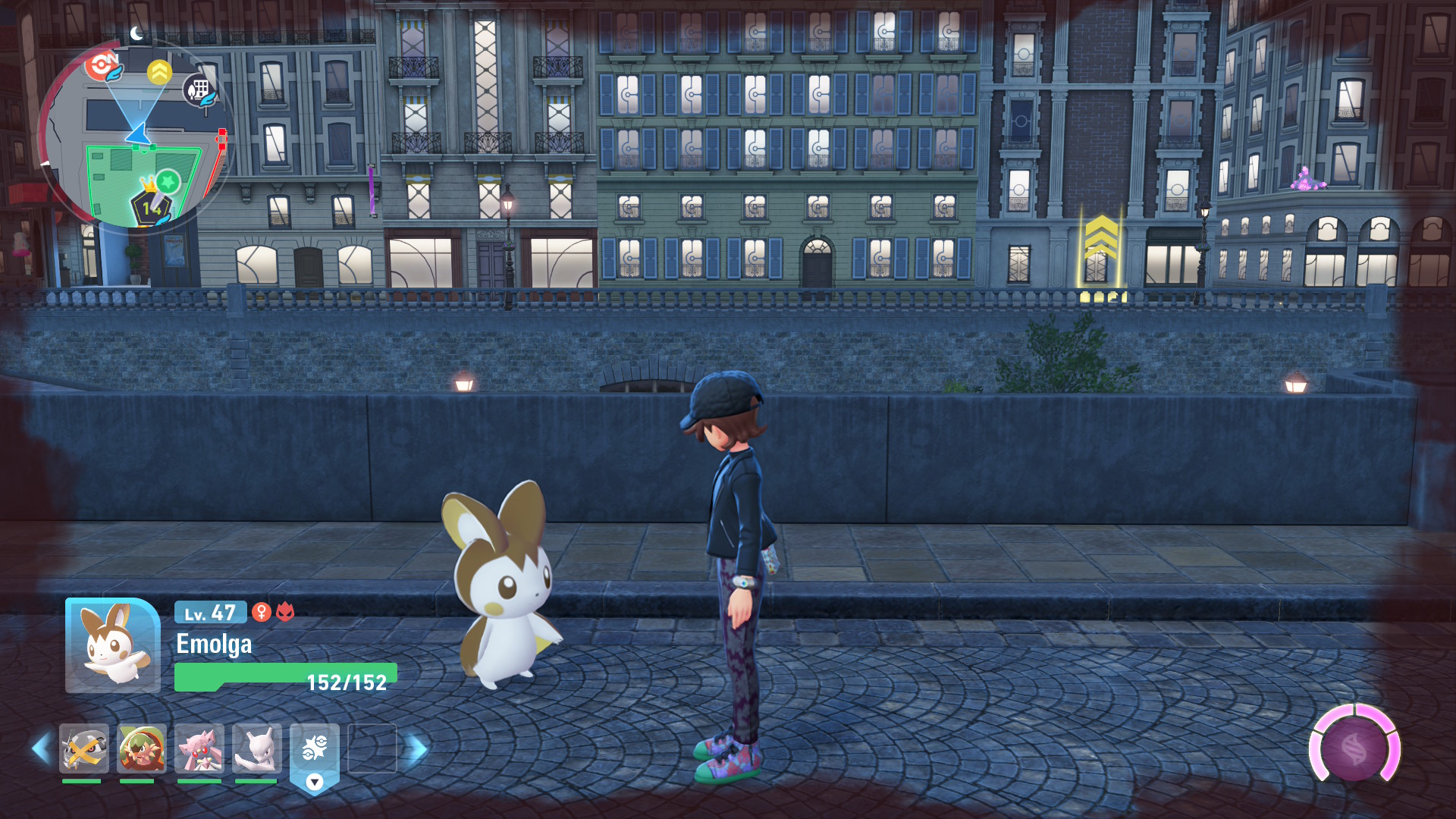The height and width of the screenshot is (819, 1456).
Task: Switch to Mewtwo in the party bar
Action: pos(256,748)
